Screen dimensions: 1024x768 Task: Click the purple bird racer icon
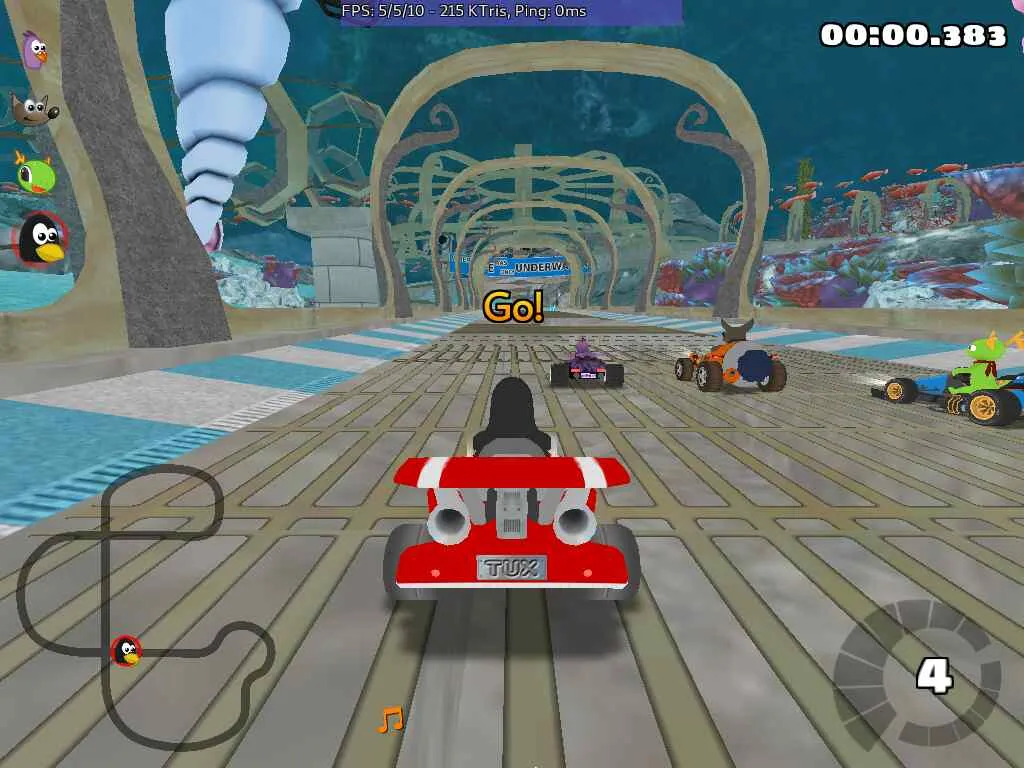[35, 50]
